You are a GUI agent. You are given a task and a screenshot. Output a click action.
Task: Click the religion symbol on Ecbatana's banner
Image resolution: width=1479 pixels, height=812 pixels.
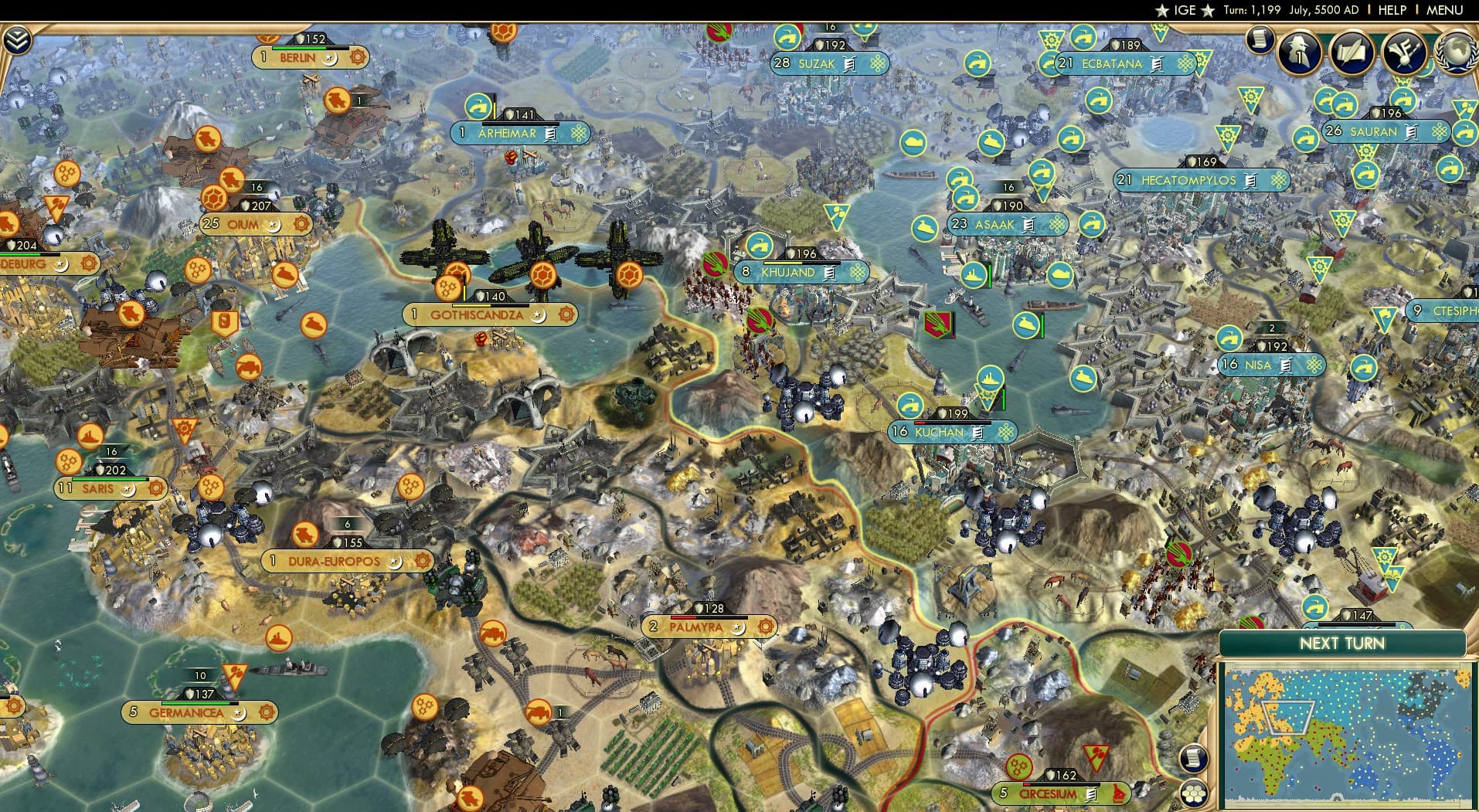pos(1185,64)
